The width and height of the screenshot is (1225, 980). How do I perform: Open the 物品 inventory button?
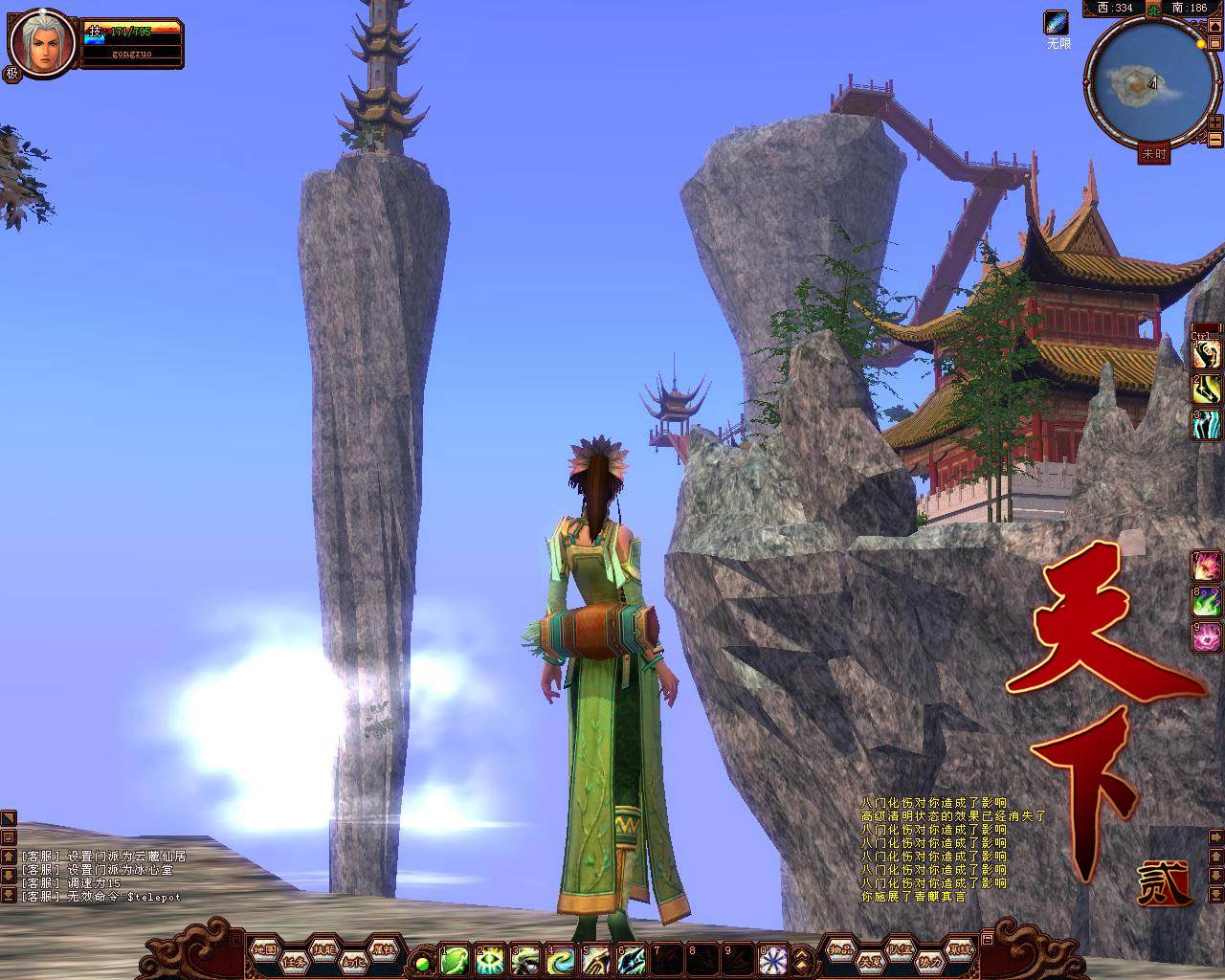click(x=840, y=949)
